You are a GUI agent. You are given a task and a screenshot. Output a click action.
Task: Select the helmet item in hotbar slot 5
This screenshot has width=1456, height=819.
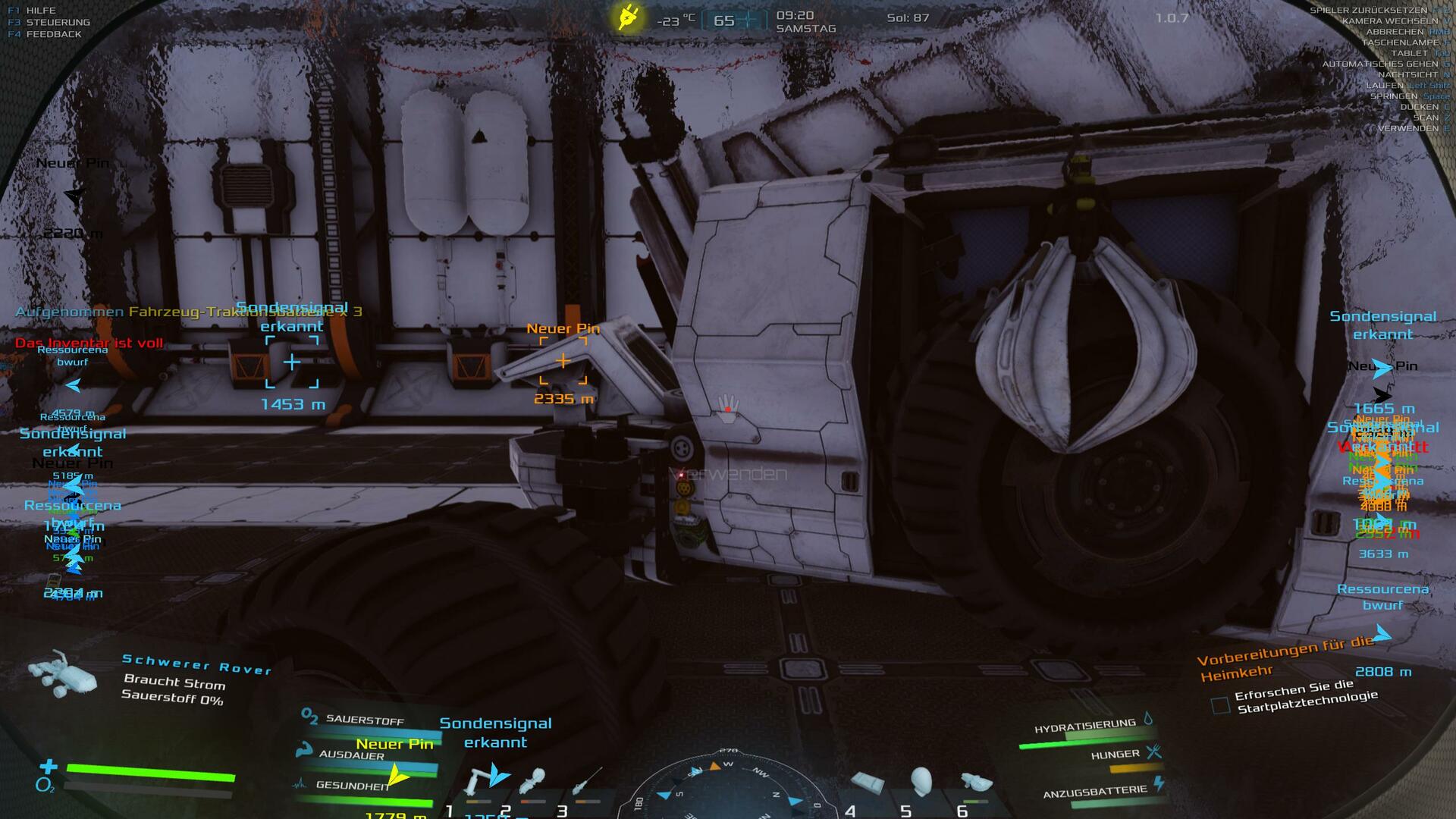click(x=921, y=781)
